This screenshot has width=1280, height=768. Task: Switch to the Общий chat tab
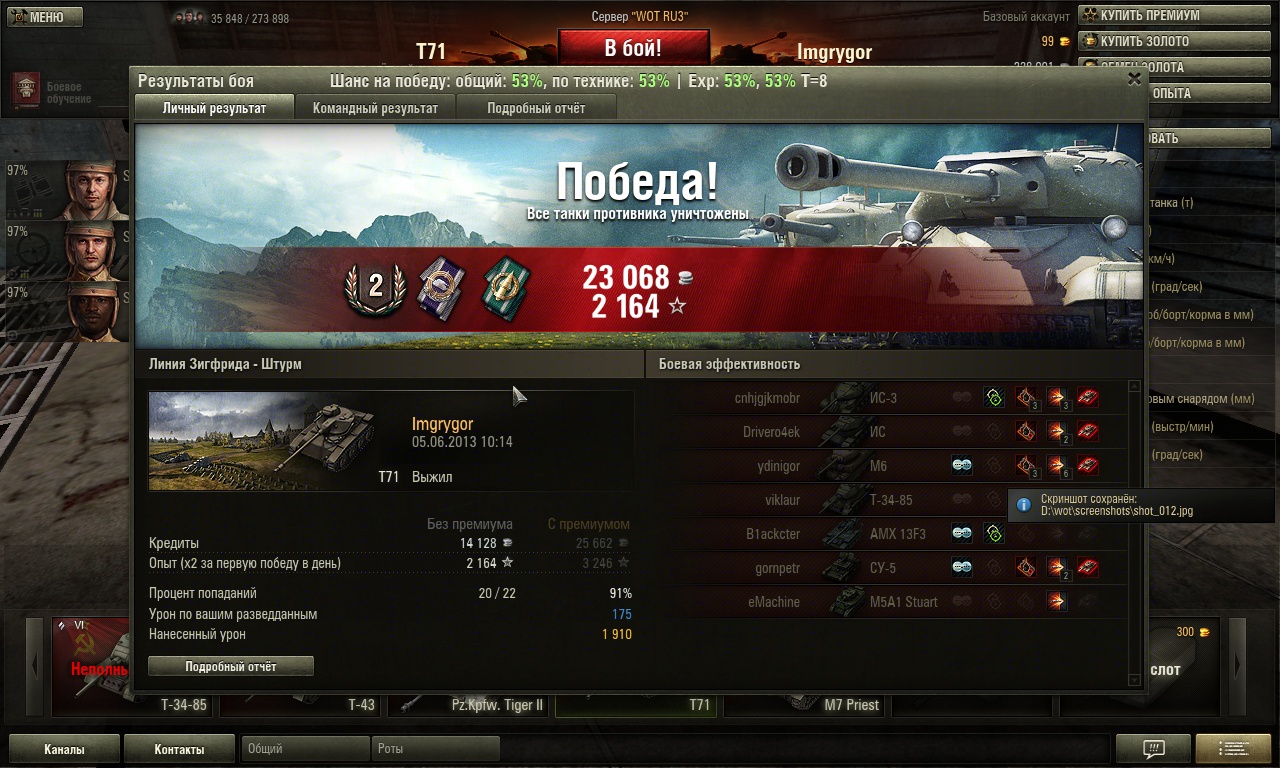point(305,749)
